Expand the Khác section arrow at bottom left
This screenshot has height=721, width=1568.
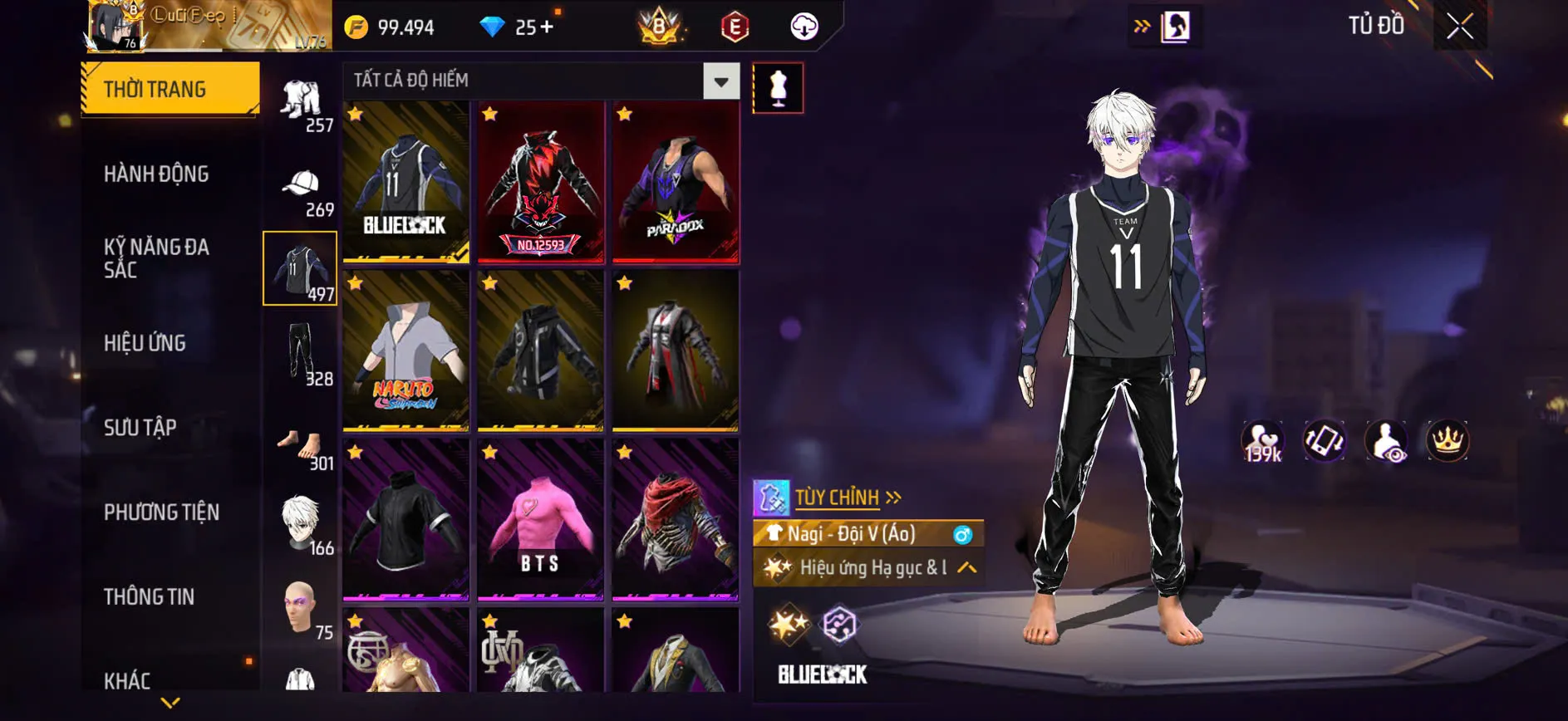tap(170, 702)
